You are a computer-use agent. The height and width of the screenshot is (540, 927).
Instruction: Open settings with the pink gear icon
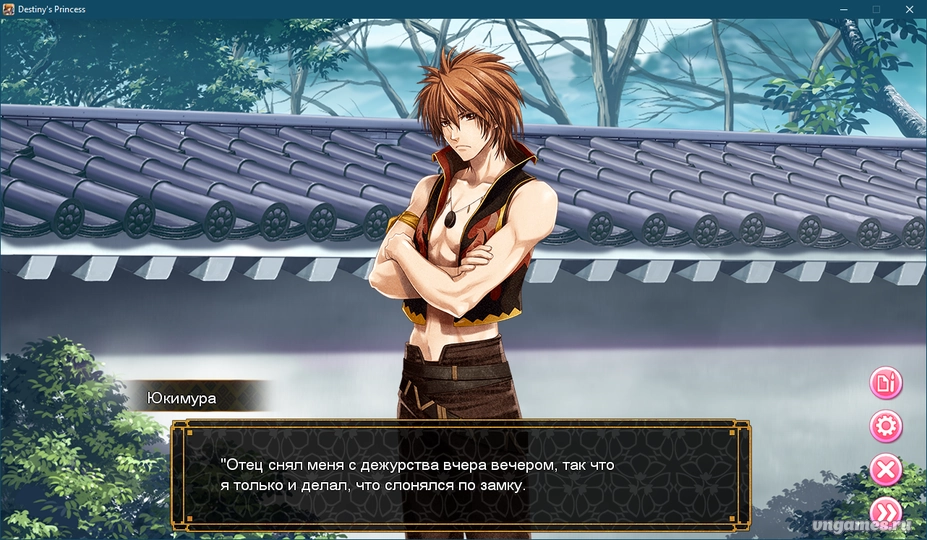pos(886,427)
